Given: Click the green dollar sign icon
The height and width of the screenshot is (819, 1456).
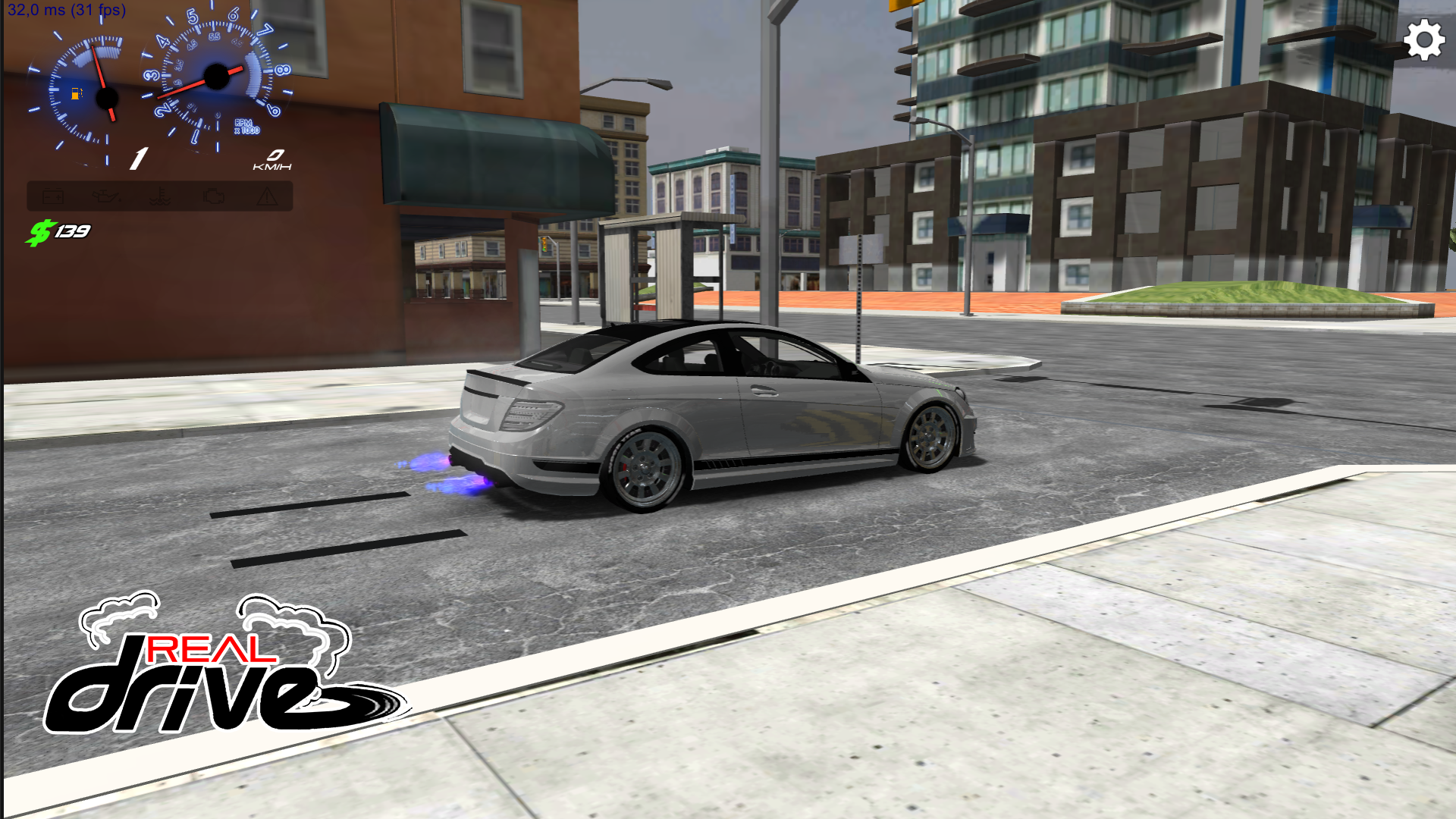Looking at the screenshot, I should coord(42,231).
